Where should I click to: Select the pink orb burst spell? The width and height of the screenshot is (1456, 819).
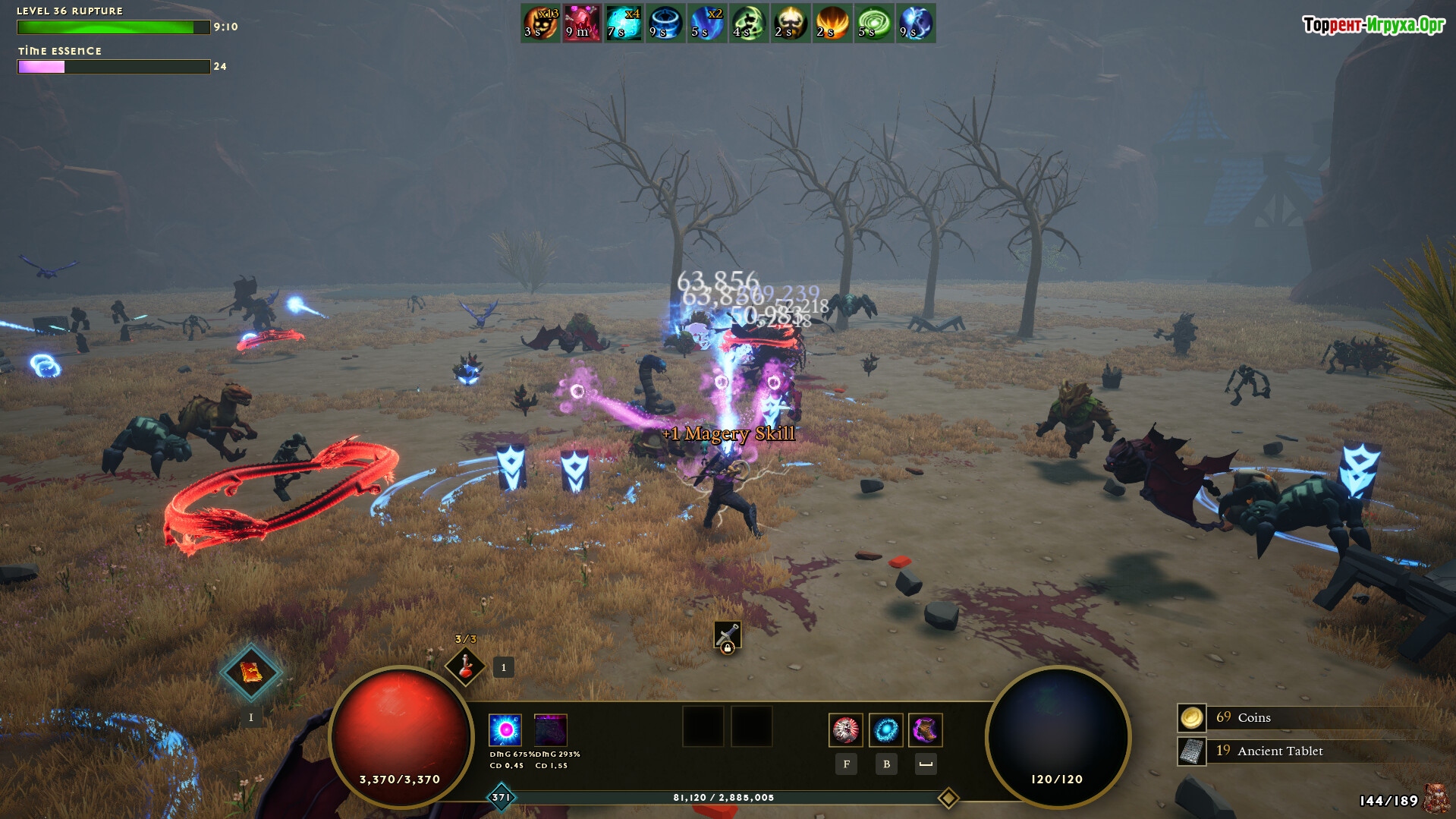tap(505, 730)
